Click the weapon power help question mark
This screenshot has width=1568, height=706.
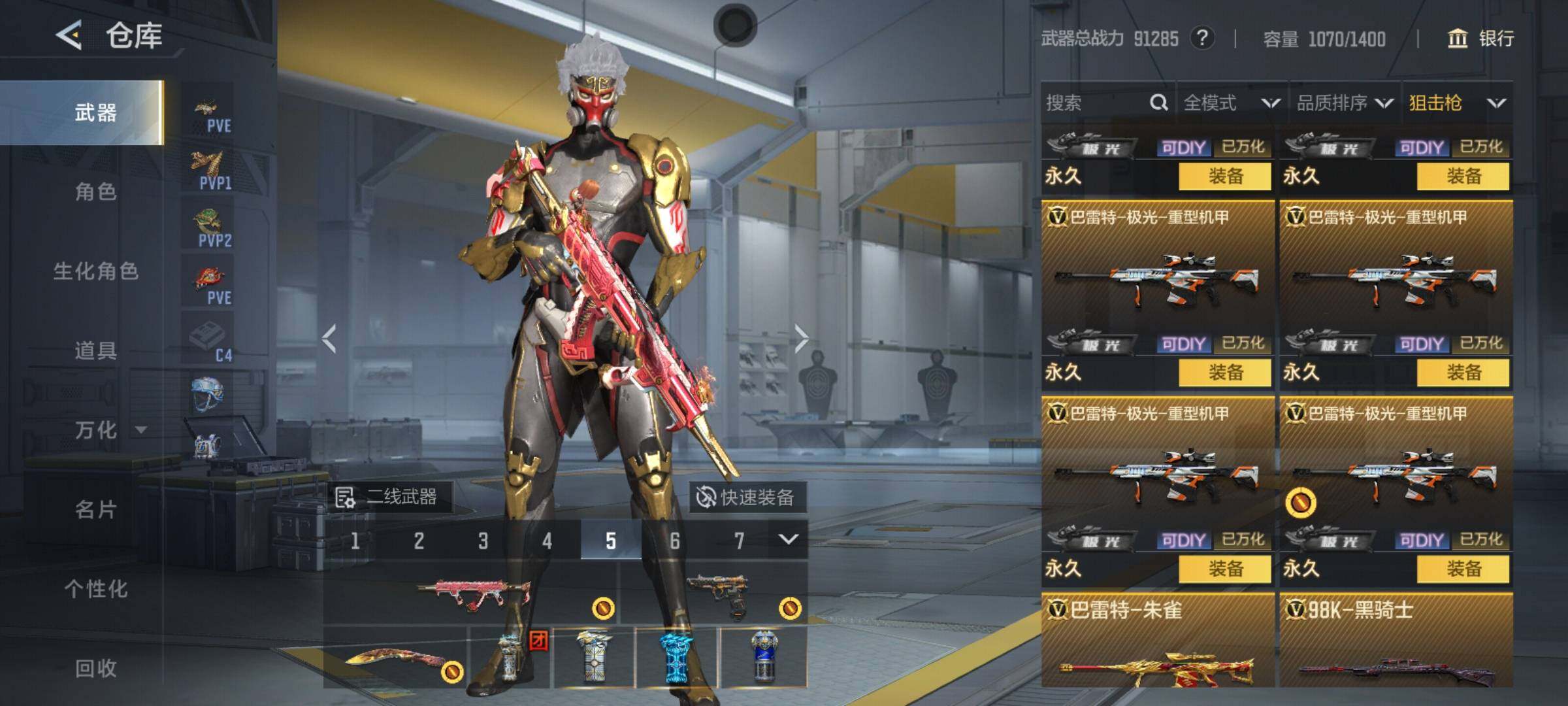[x=1202, y=39]
